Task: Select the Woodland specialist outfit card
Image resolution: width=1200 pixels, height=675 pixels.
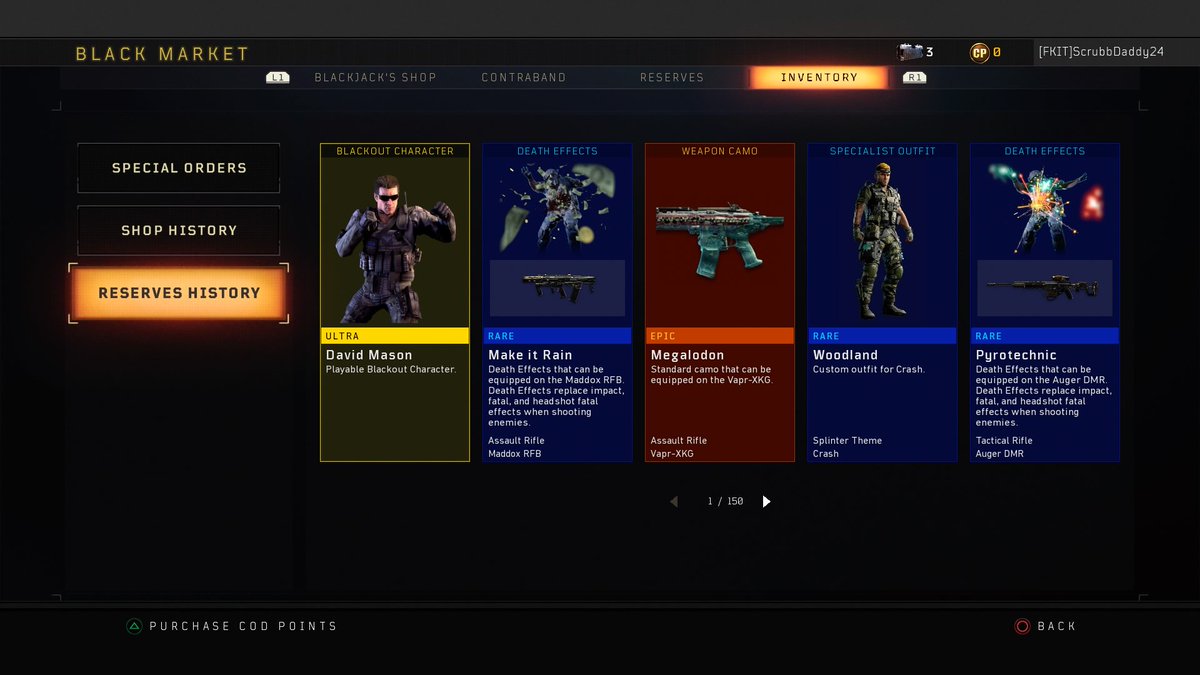Action: click(x=882, y=302)
